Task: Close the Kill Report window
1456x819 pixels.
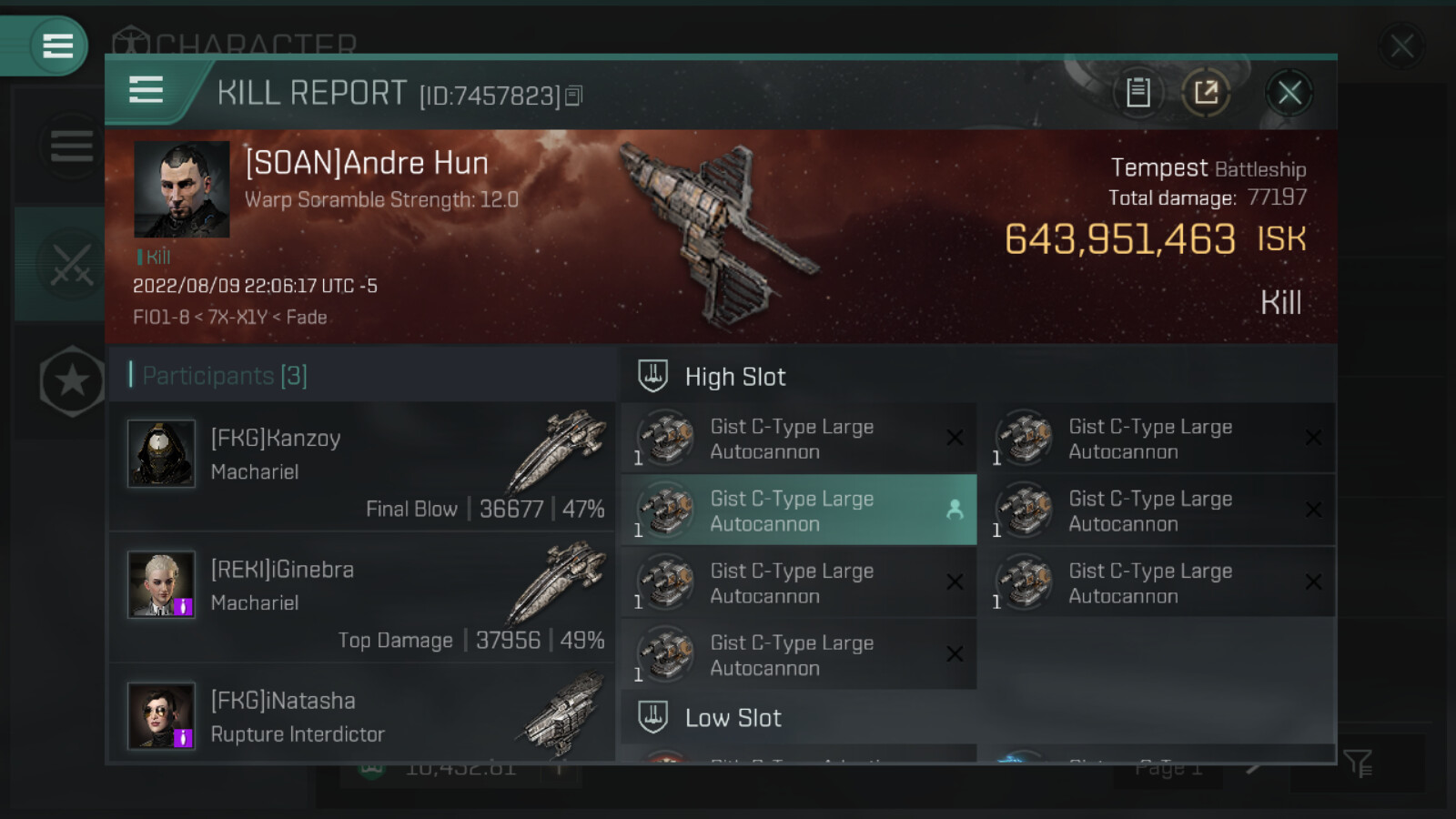Action: (x=1289, y=93)
